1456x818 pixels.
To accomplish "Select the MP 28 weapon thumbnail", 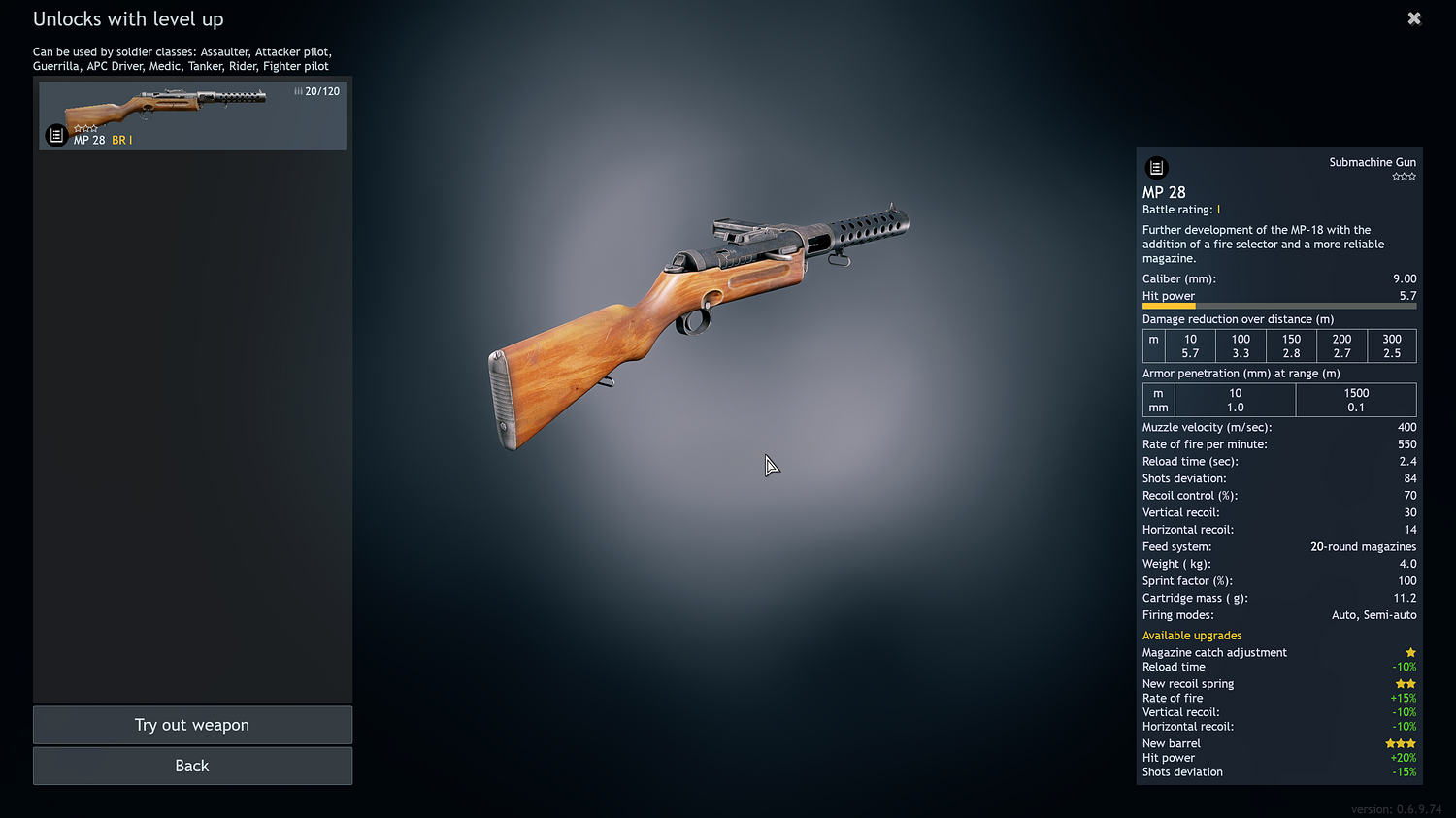I will (x=192, y=115).
